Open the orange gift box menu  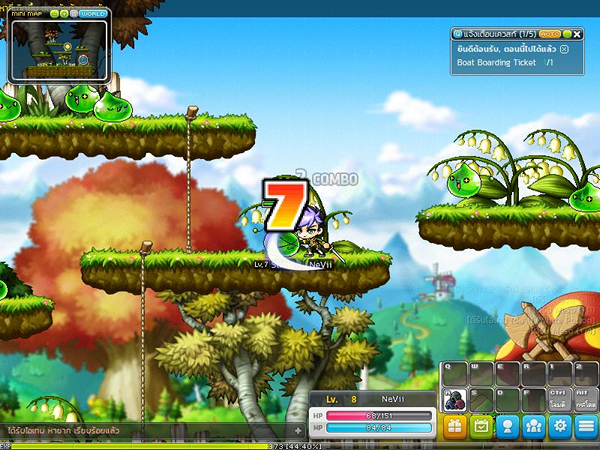pos(454,427)
